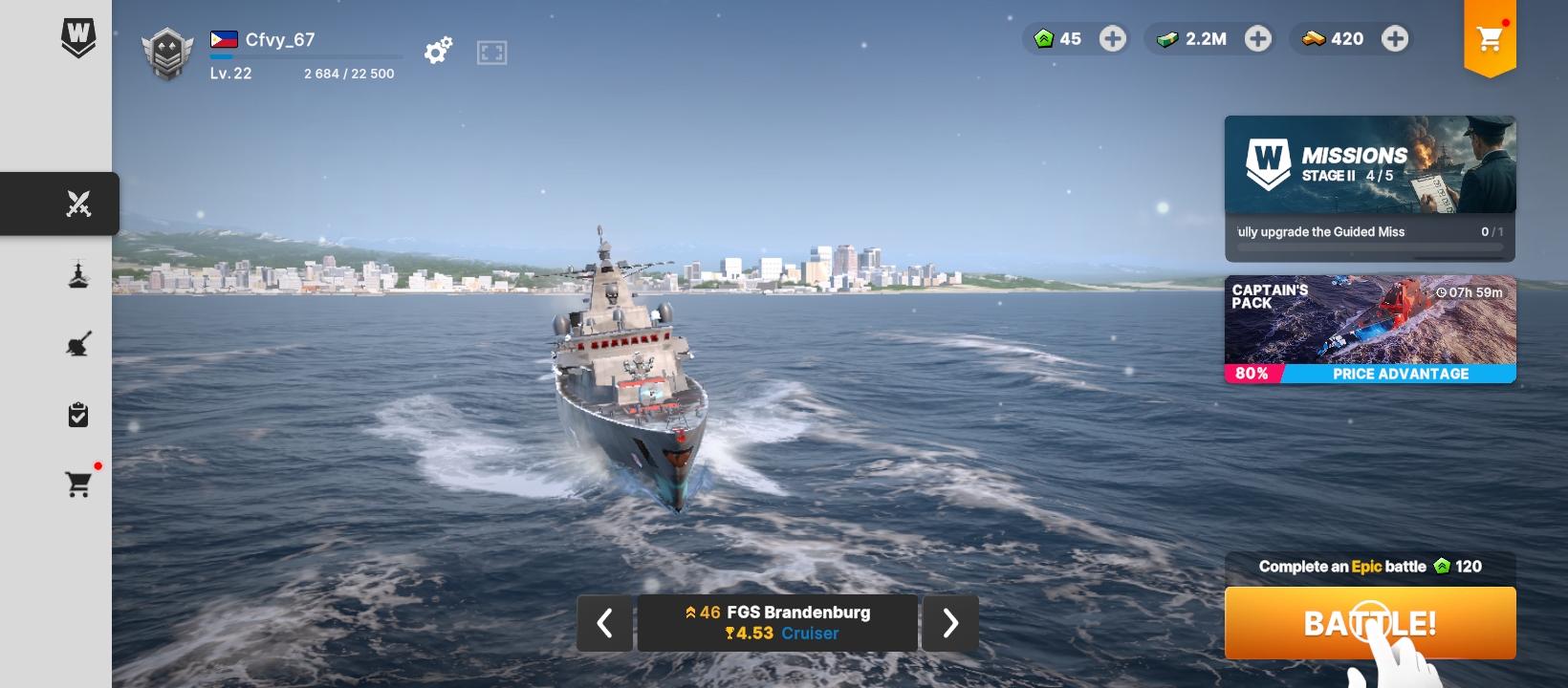Open the sidebar shop cart tab
The width and height of the screenshot is (1568, 688).
pyautogui.click(x=78, y=484)
